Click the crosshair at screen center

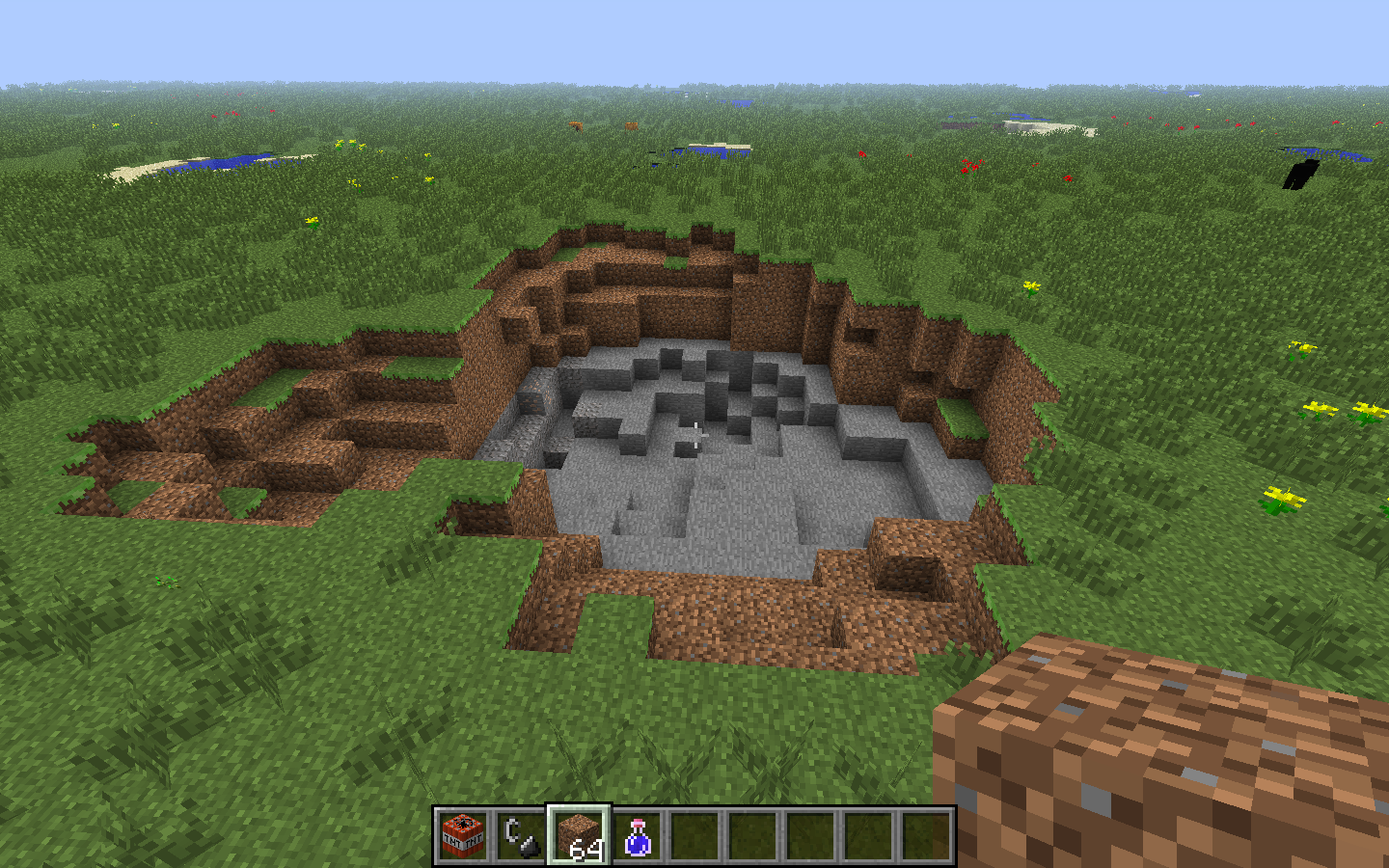coord(694,434)
